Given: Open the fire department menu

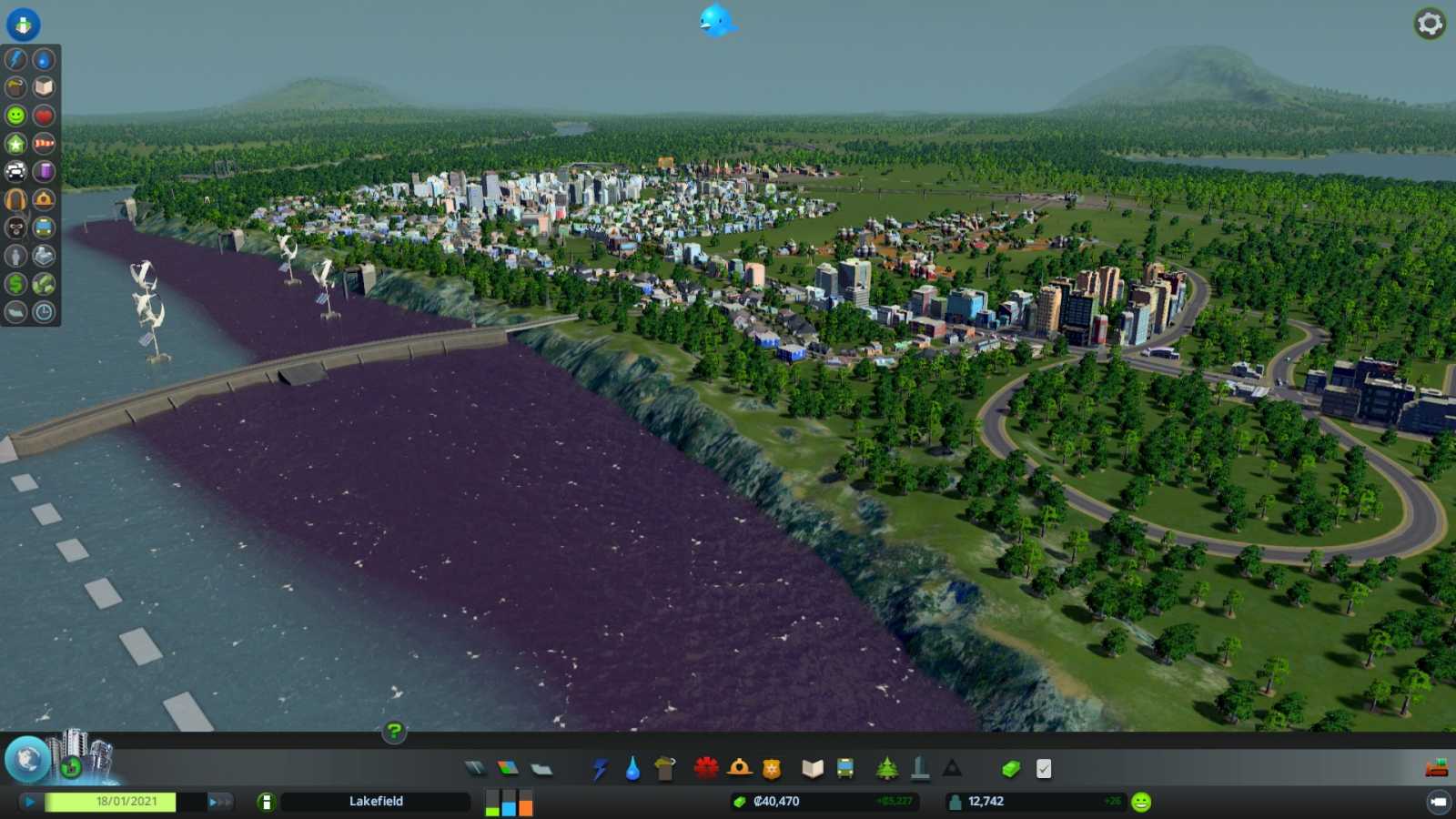Looking at the screenshot, I should pos(740,769).
